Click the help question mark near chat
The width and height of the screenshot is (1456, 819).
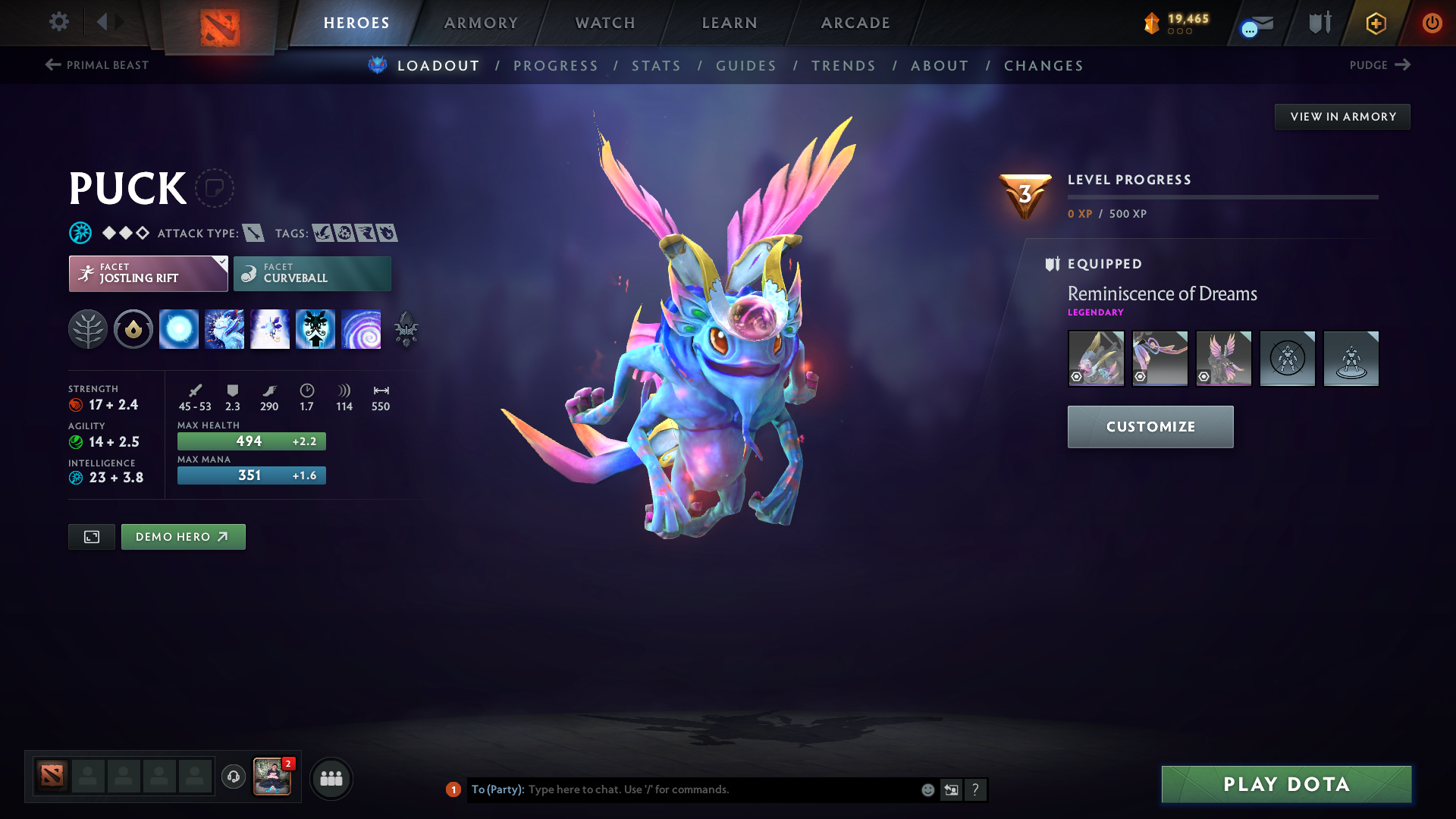976,789
